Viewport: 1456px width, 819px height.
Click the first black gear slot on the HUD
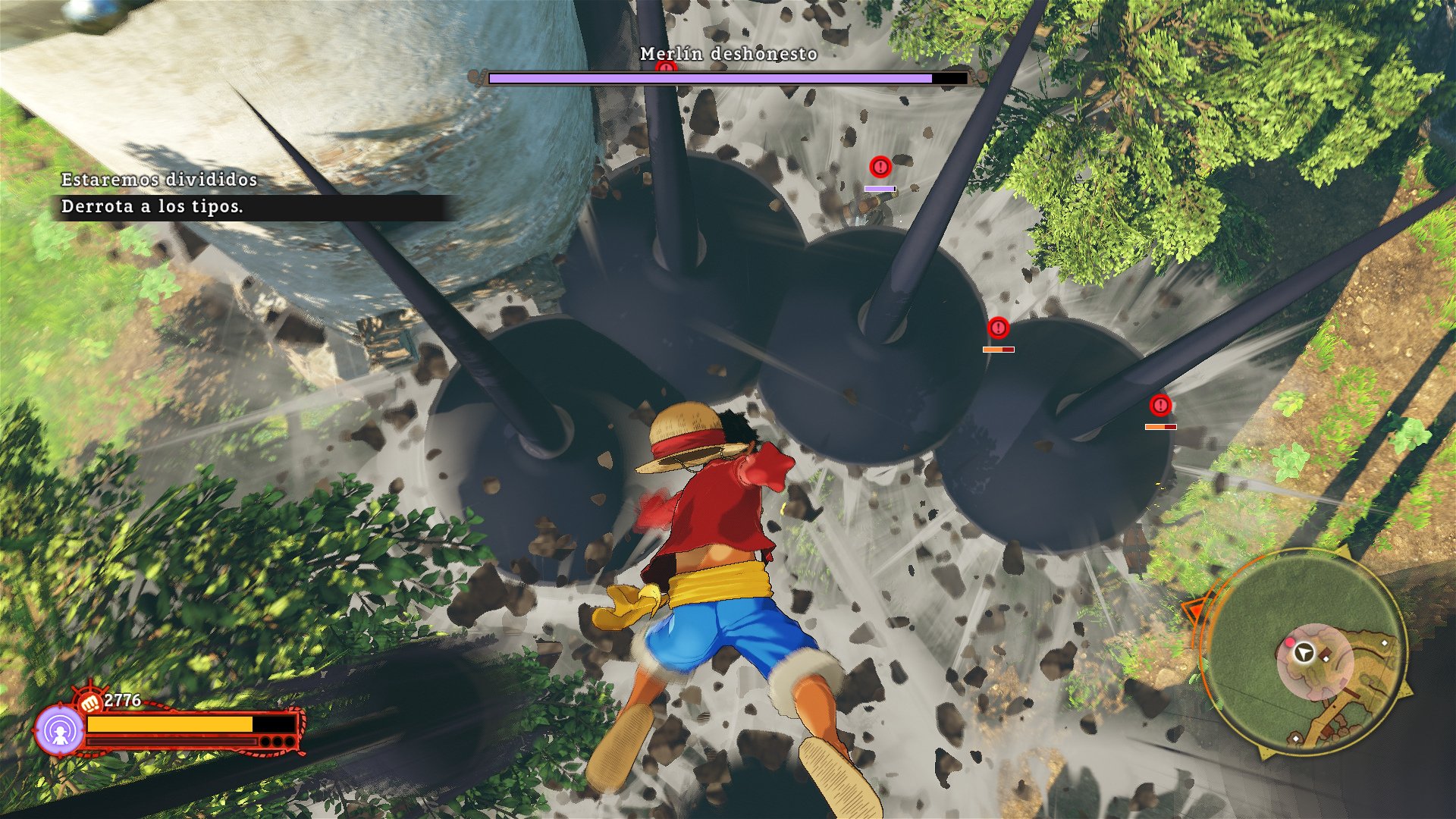265,742
